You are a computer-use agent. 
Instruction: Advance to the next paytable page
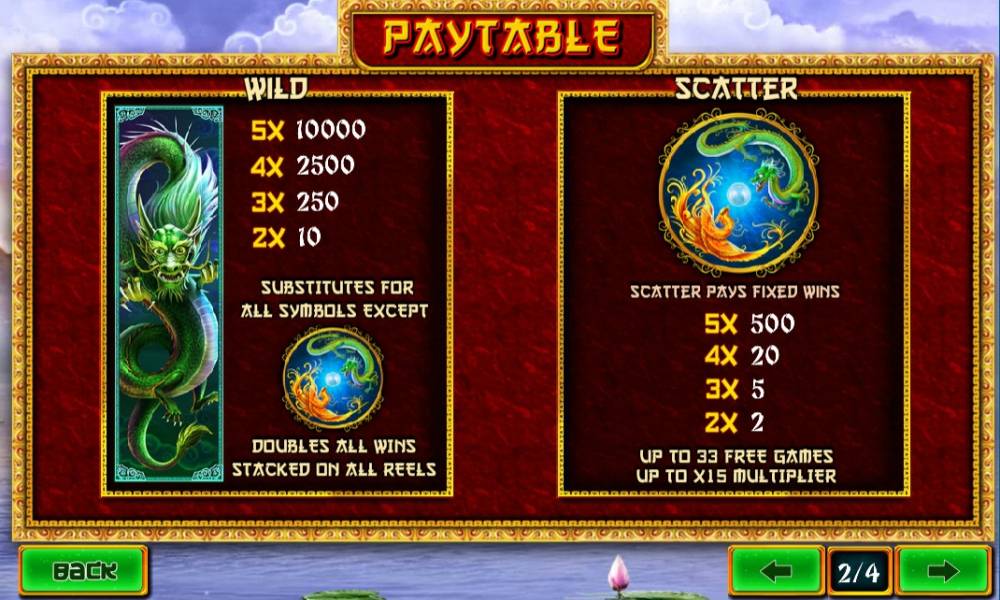point(943,572)
